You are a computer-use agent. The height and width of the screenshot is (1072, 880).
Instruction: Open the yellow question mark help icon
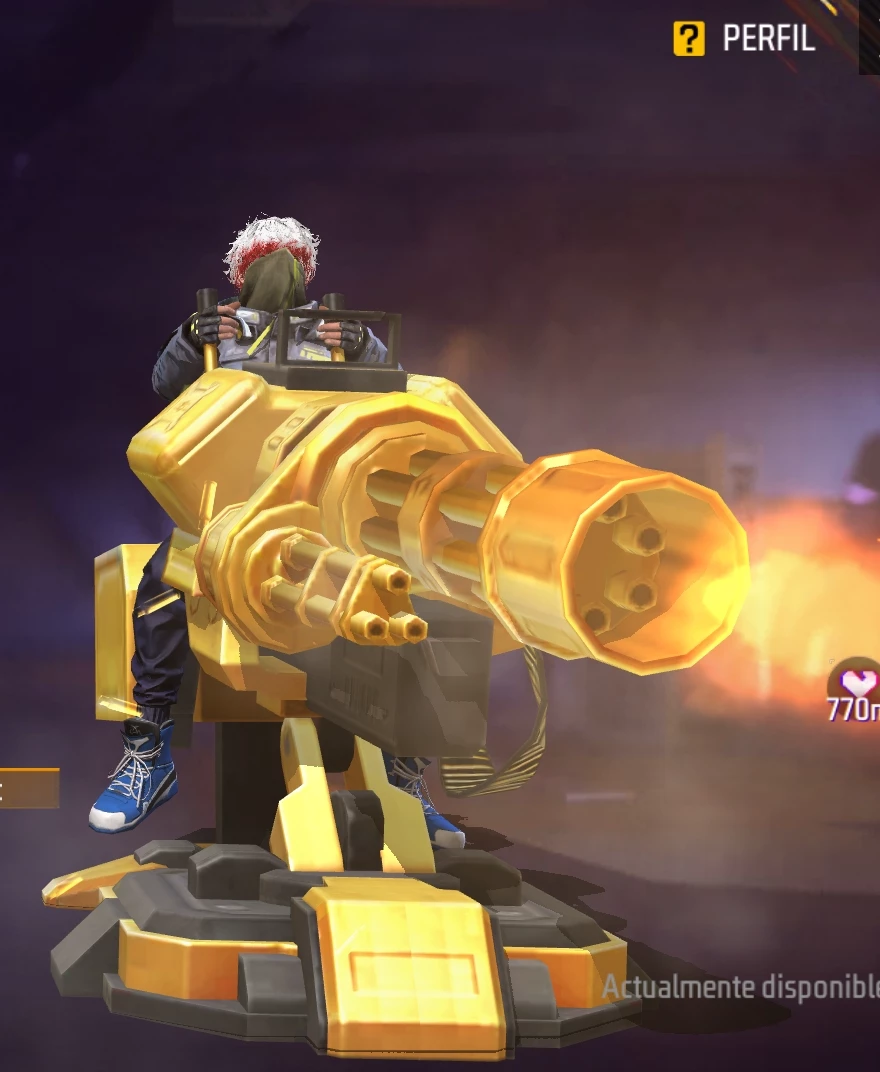click(689, 39)
